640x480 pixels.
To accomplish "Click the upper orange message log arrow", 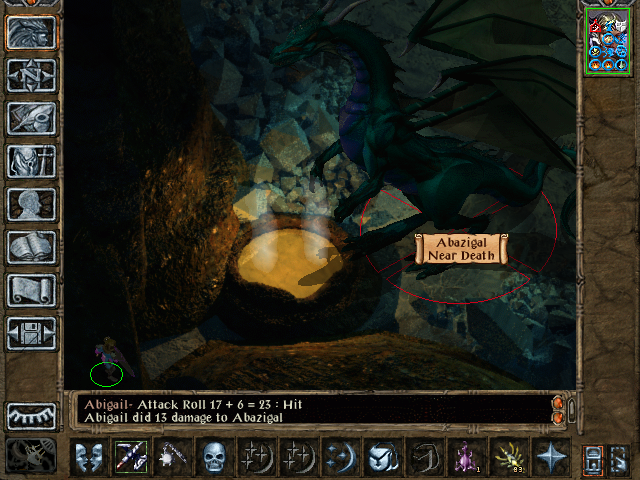I will pyautogui.click(x=558, y=402).
